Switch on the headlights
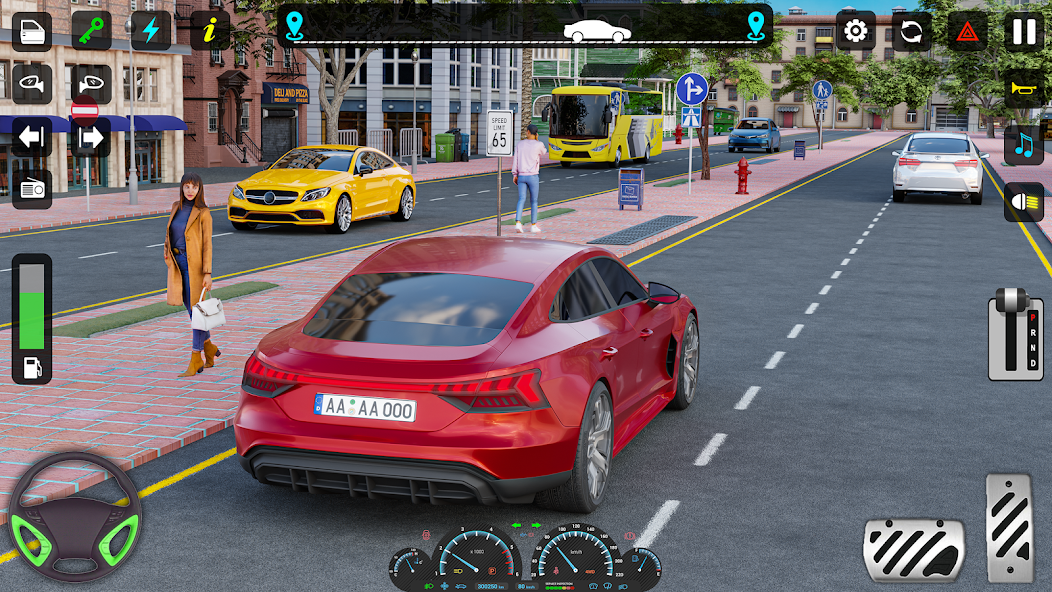This screenshot has height=592, width=1052. tap(1024, 202)
